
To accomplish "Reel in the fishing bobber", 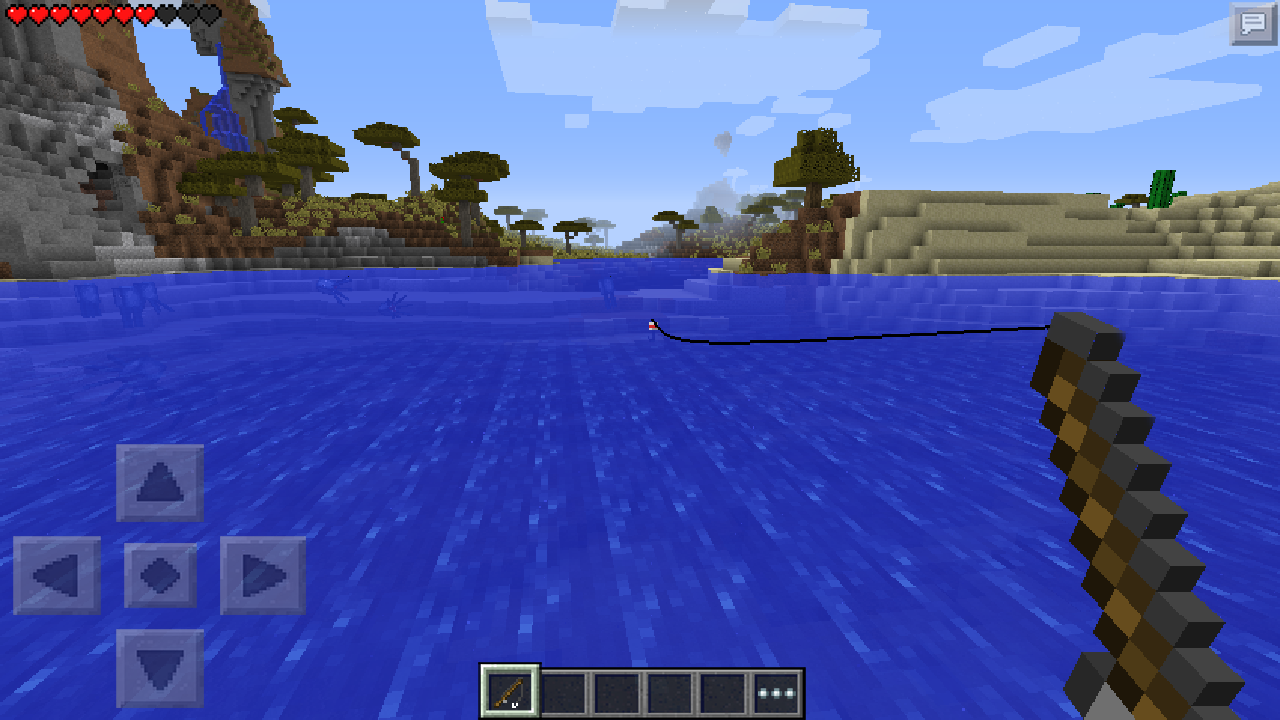I will coord(652,327).
